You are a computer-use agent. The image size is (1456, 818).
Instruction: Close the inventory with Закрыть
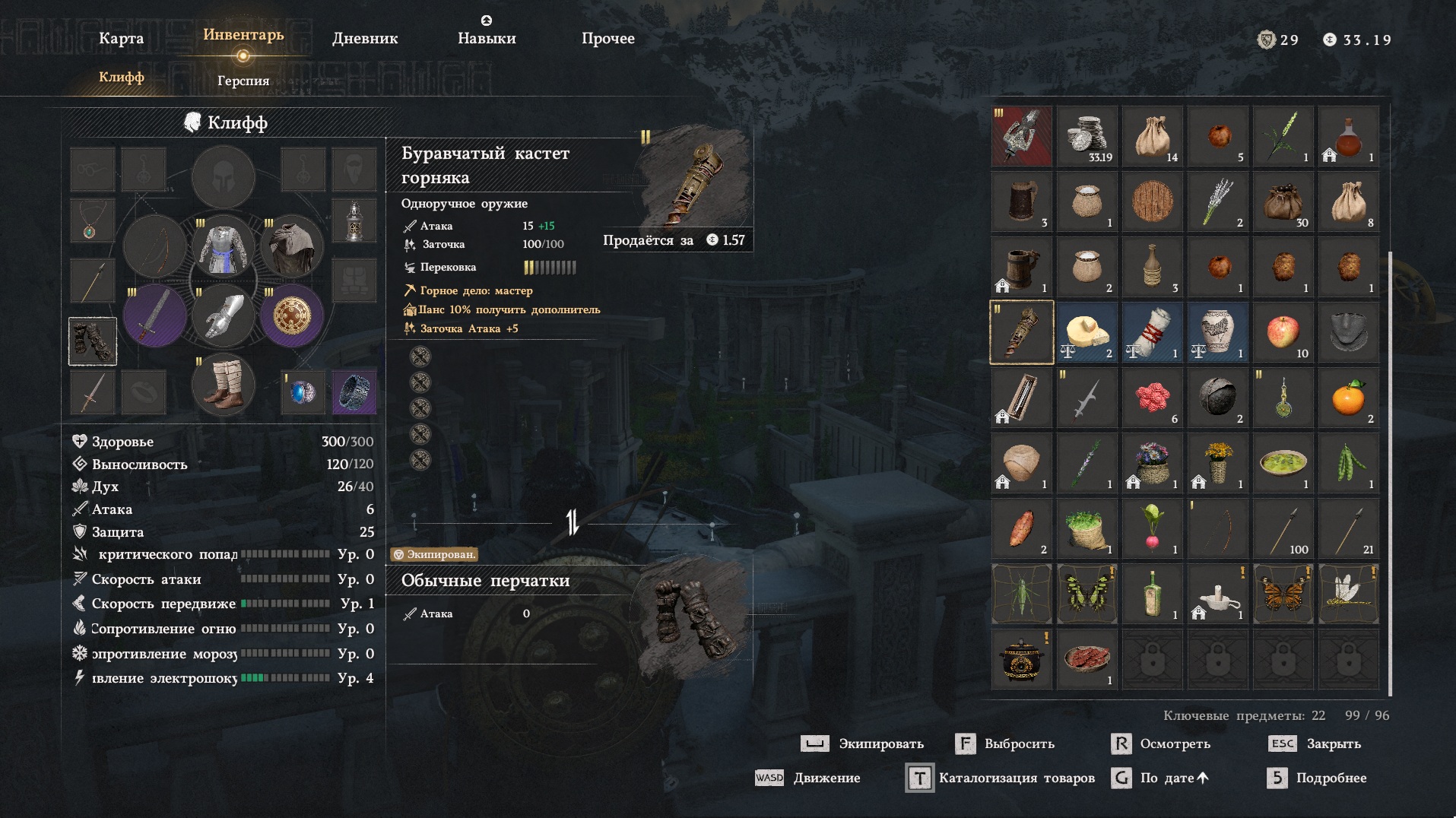click(1315, 744)
